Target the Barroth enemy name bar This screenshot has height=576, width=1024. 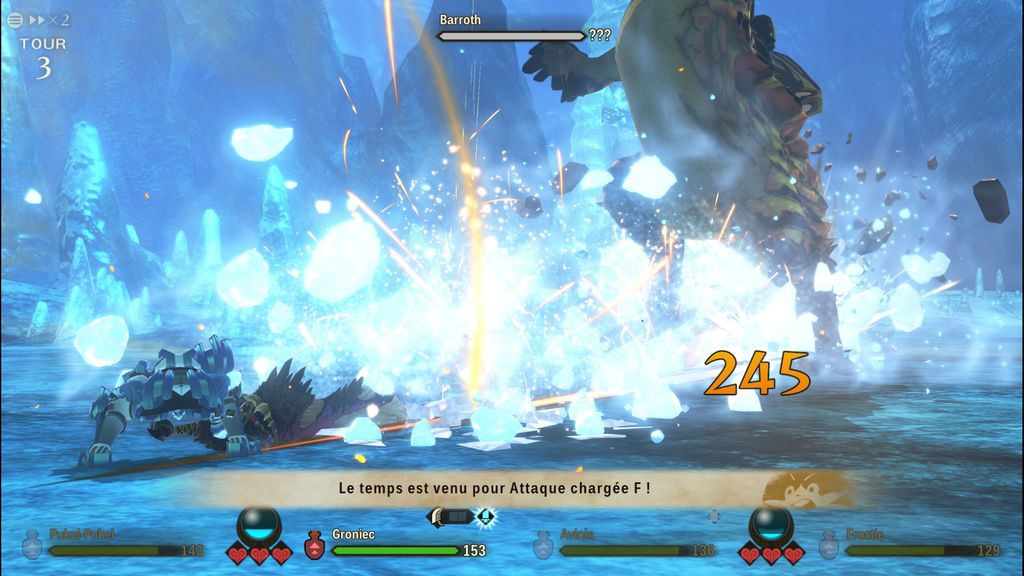pos(511,35)
